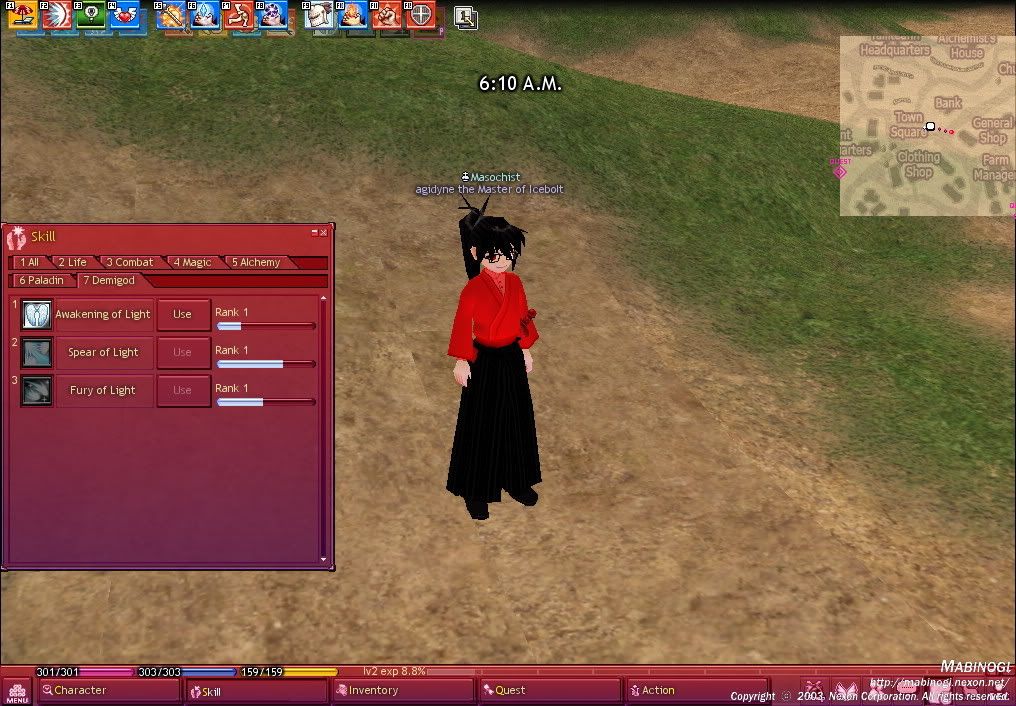Click the main Menu button
The image size is (1016, 706).
click(x=16, y=690)
